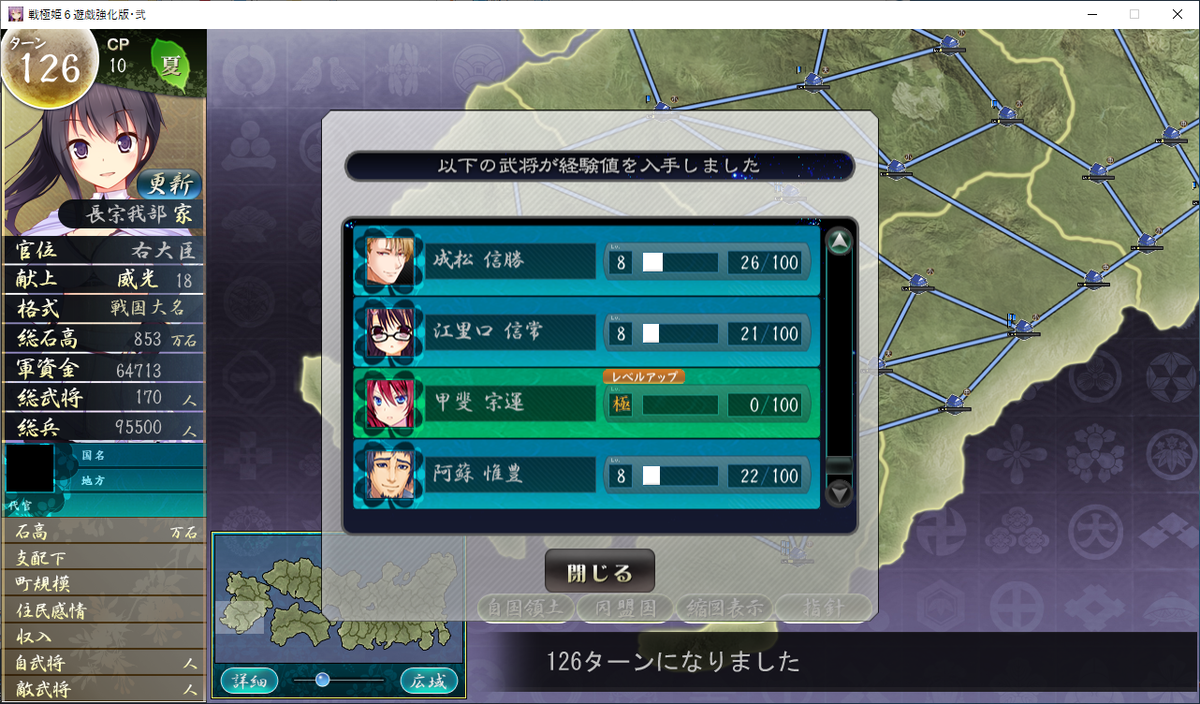This screenshot has width=1200, height=704.
Task: Select the 成松 信勝 general row
Action: (586, 261)
